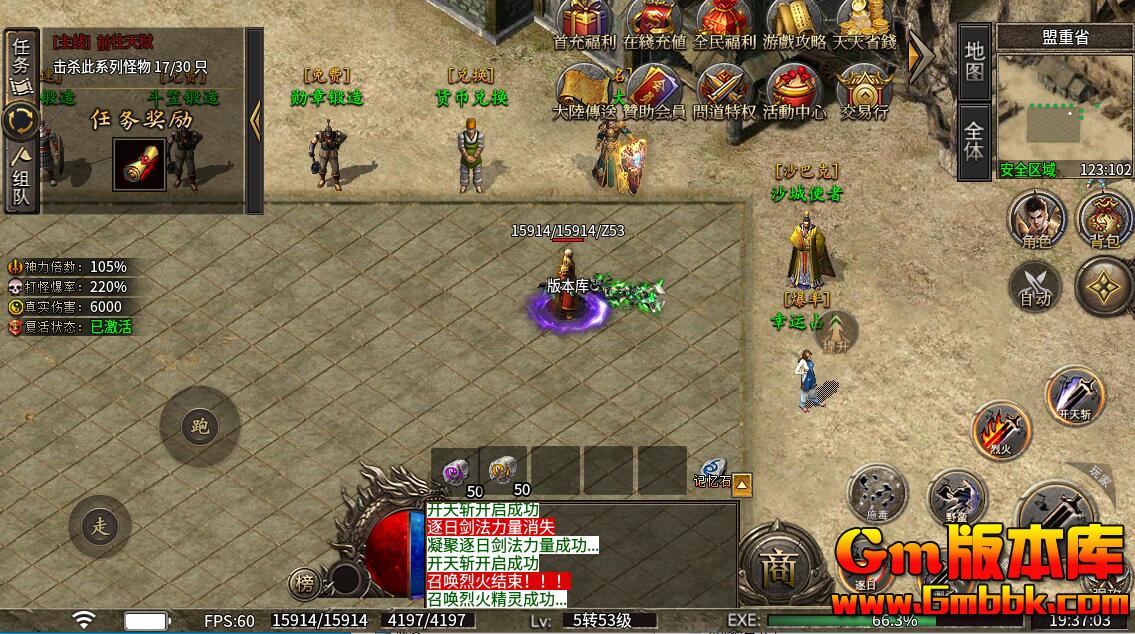
Task: Open the 问道特权 crossed swords icon
Action: tap(724, 88)
